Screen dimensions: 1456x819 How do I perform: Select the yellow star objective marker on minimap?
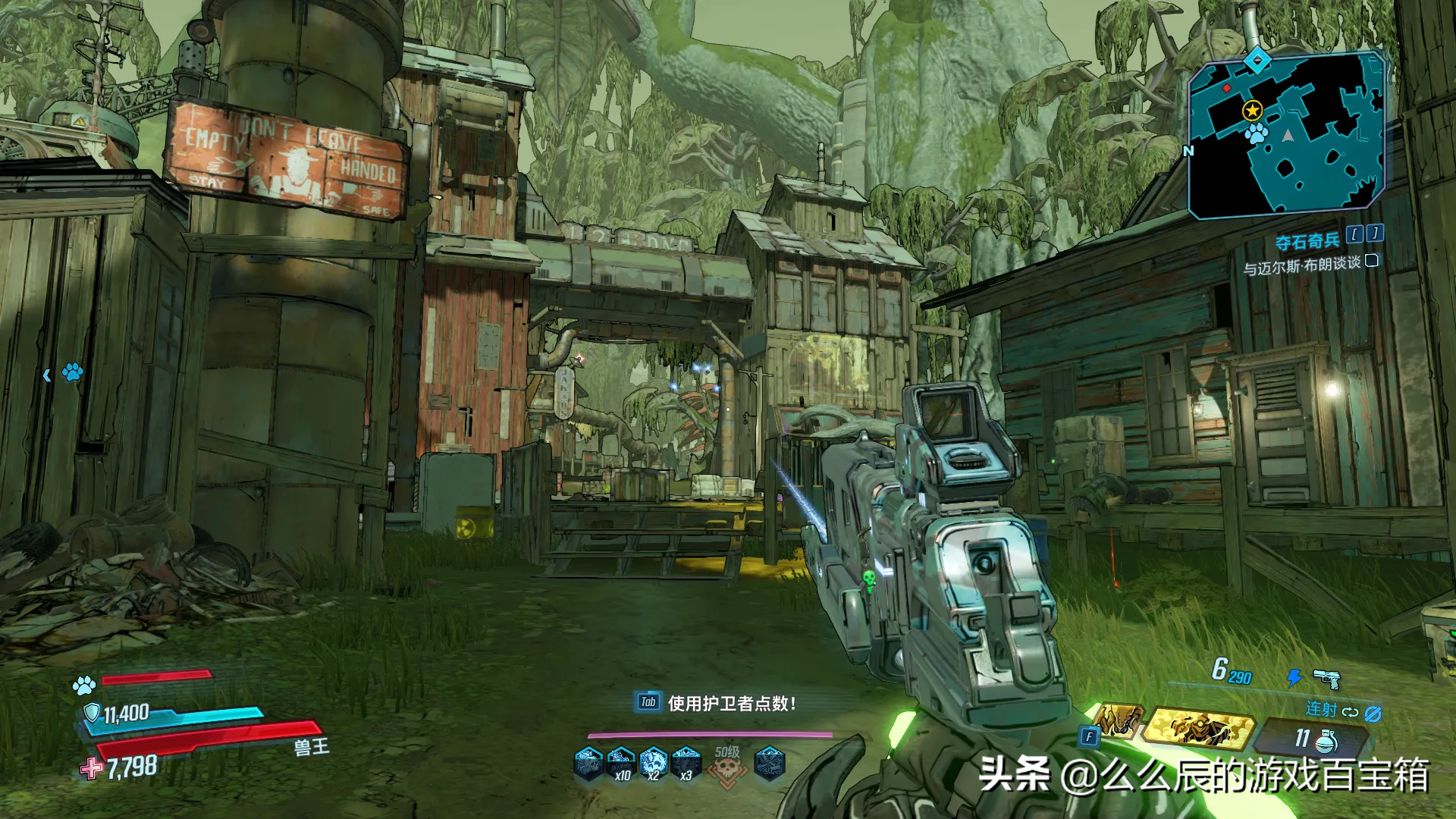pos(1252,111)
